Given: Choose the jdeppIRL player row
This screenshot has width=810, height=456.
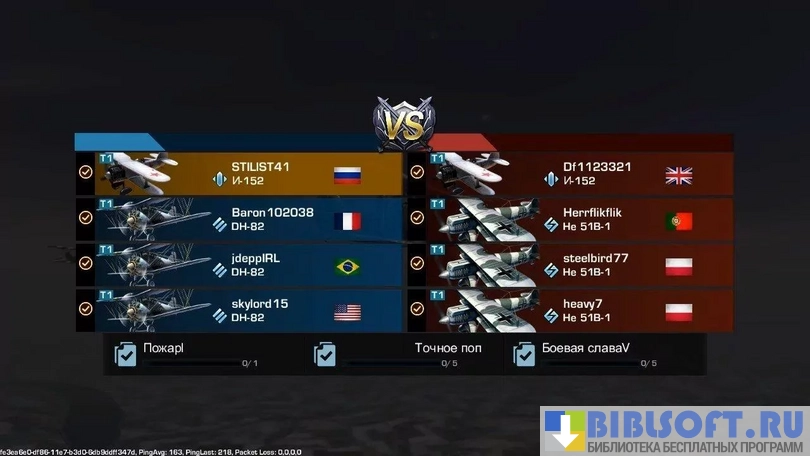Looking at the screenshot, I should pos(240,264).
